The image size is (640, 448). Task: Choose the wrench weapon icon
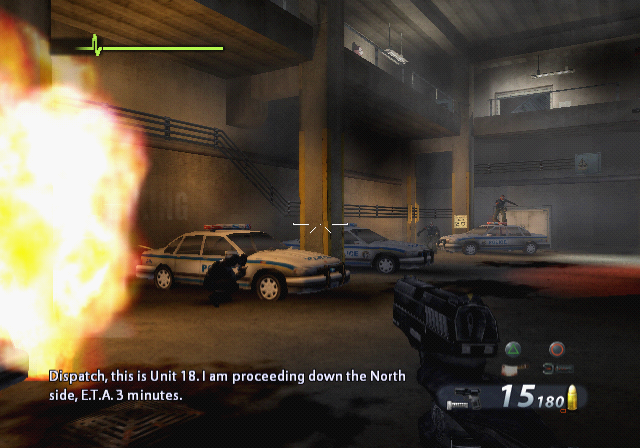[x=558, y=368]
